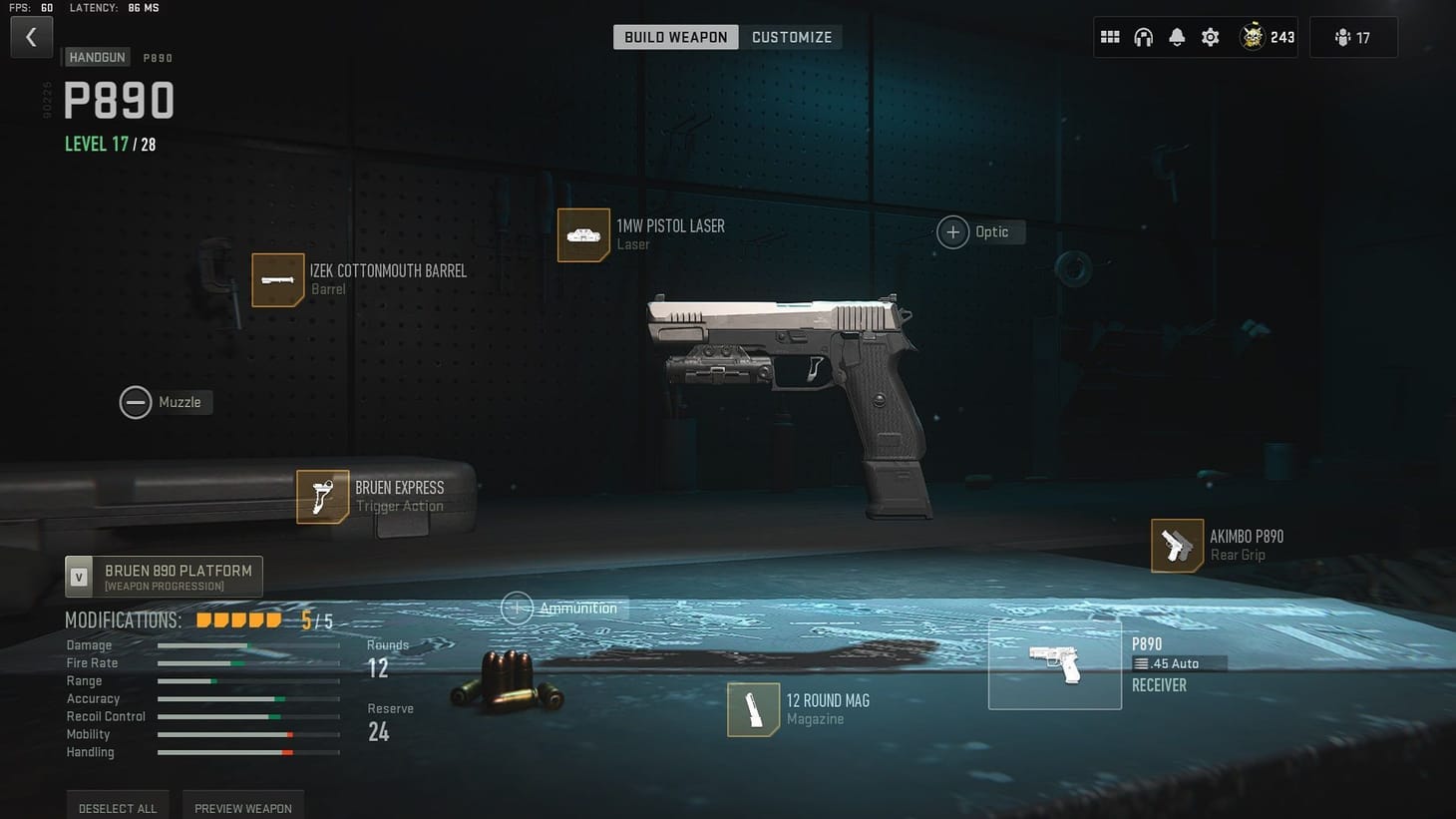Add an attachment to the Optic slot
The image size is (1456, 819).
tap(953, 231)
